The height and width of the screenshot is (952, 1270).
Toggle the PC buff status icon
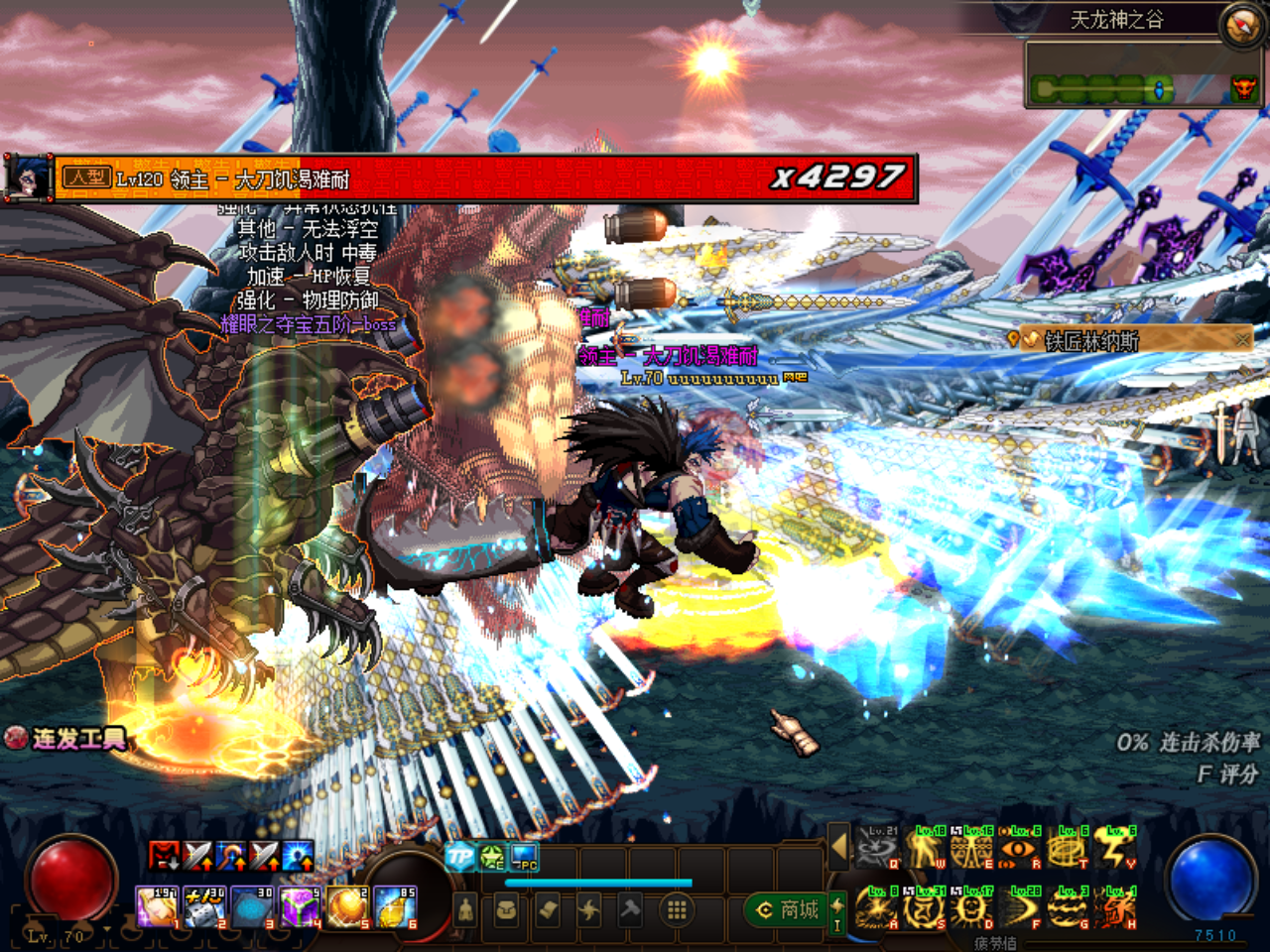click(524, 856)
